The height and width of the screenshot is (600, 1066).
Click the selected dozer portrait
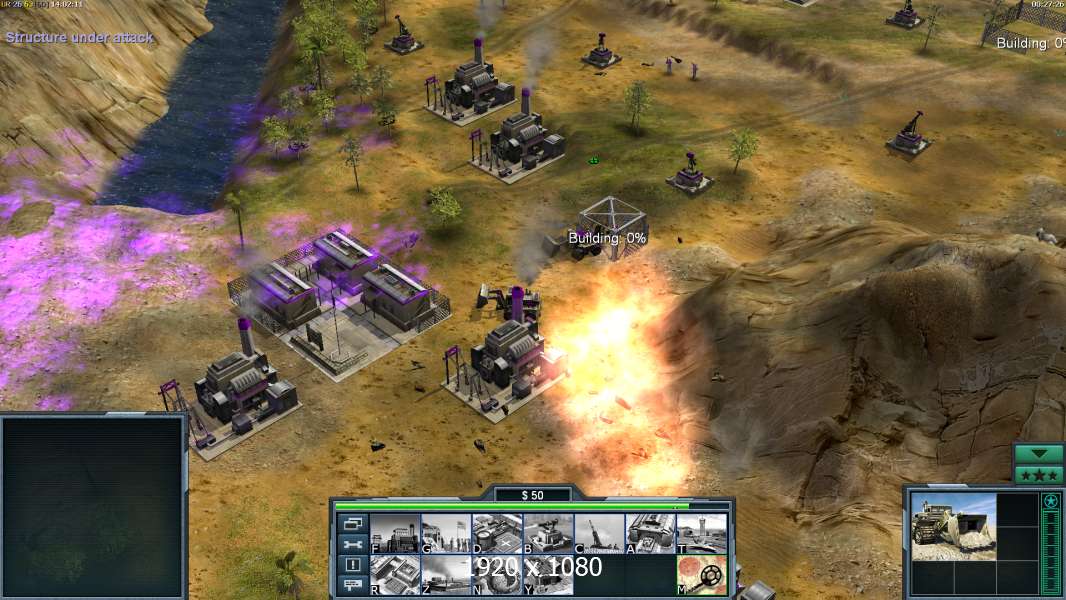point(953,526)
